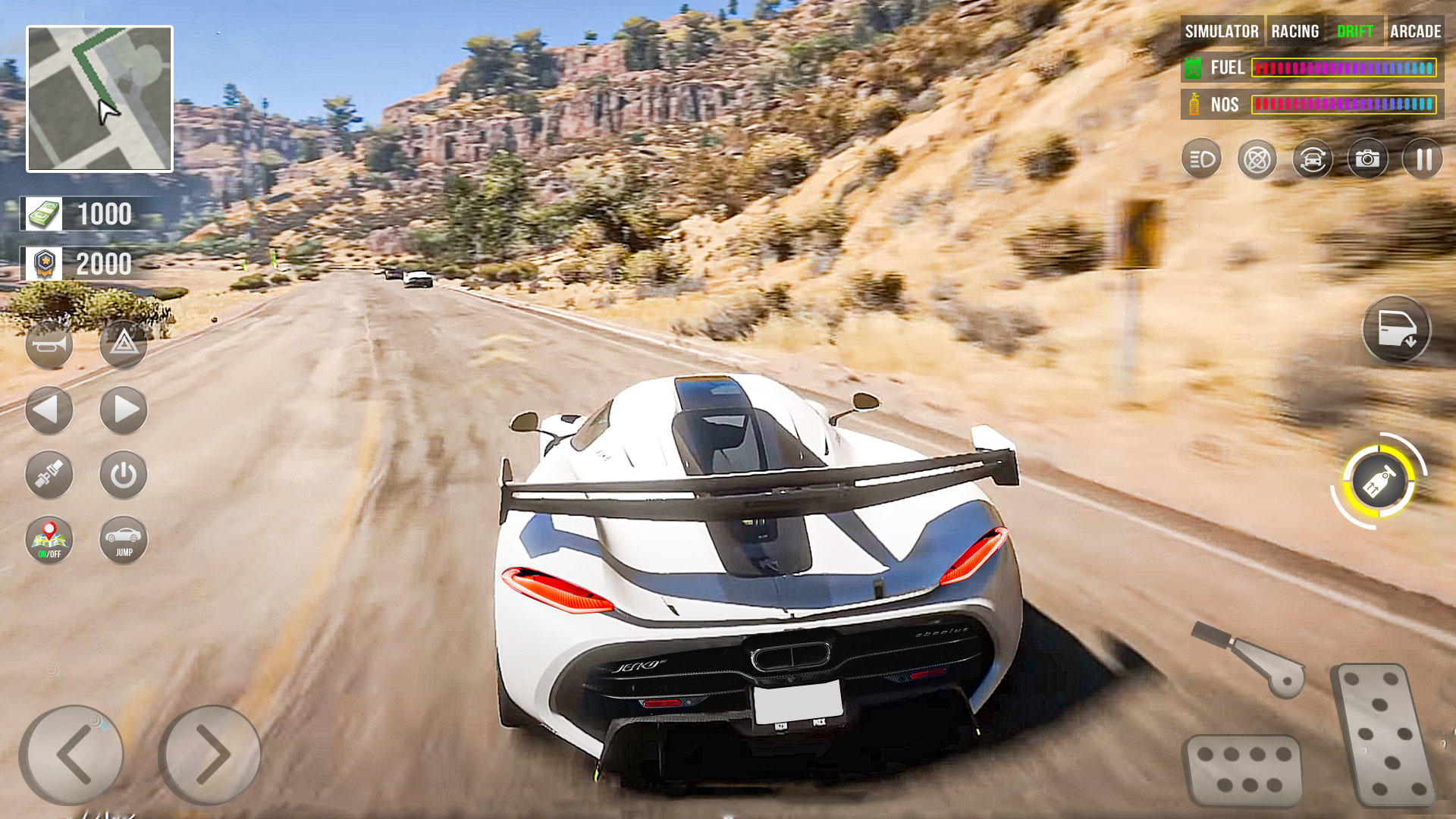Tap the headlights toggle icon
This screenshot has height=819, width=1456.
[x=1202, y=158]
